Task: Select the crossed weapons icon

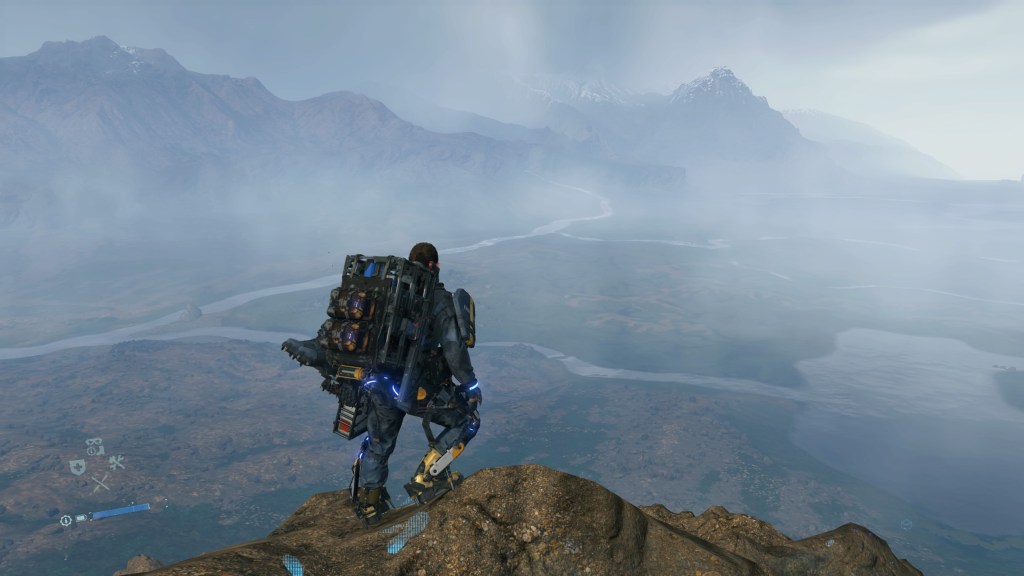Action: [x=100, y=483]
